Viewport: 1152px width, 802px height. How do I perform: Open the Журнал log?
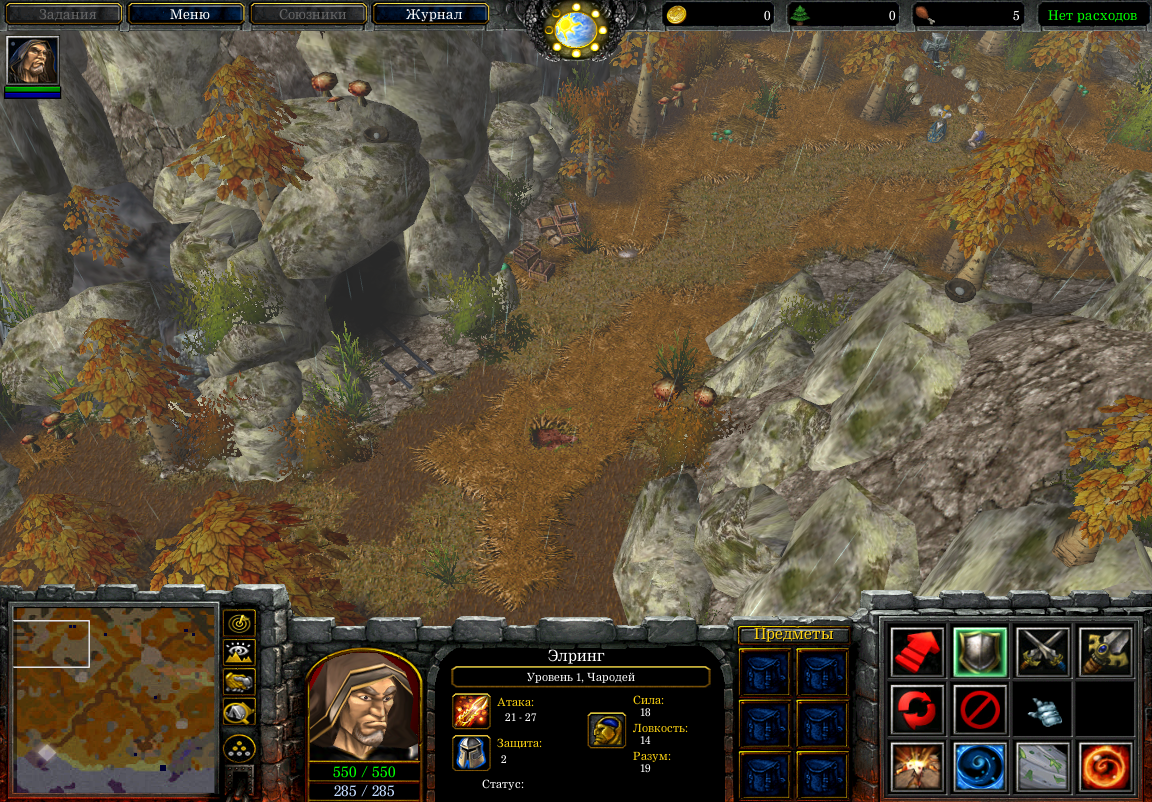tap(432, 15)
